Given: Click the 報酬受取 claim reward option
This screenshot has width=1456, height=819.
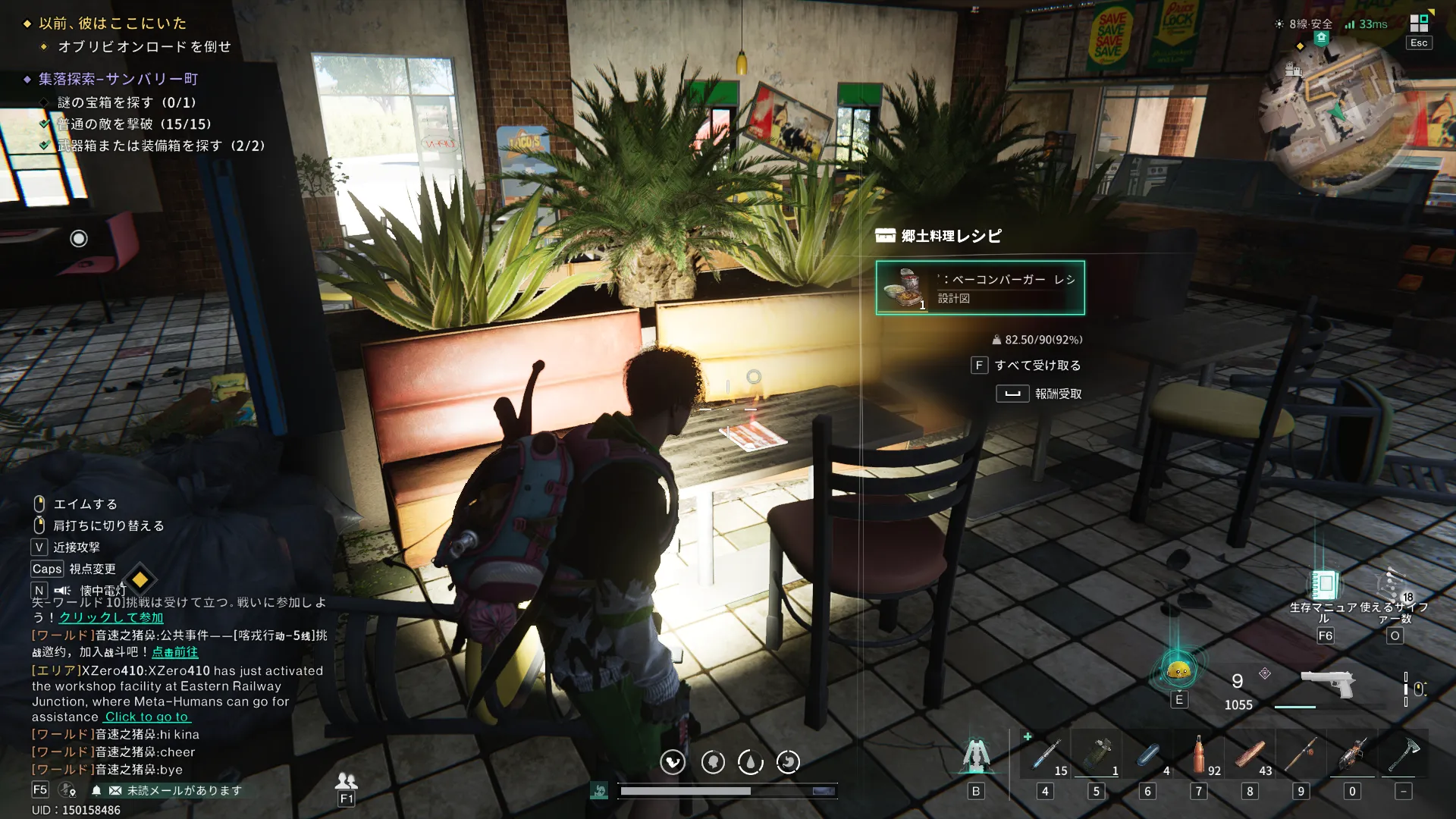Looking at the screenshot, I should point(1057,394).
